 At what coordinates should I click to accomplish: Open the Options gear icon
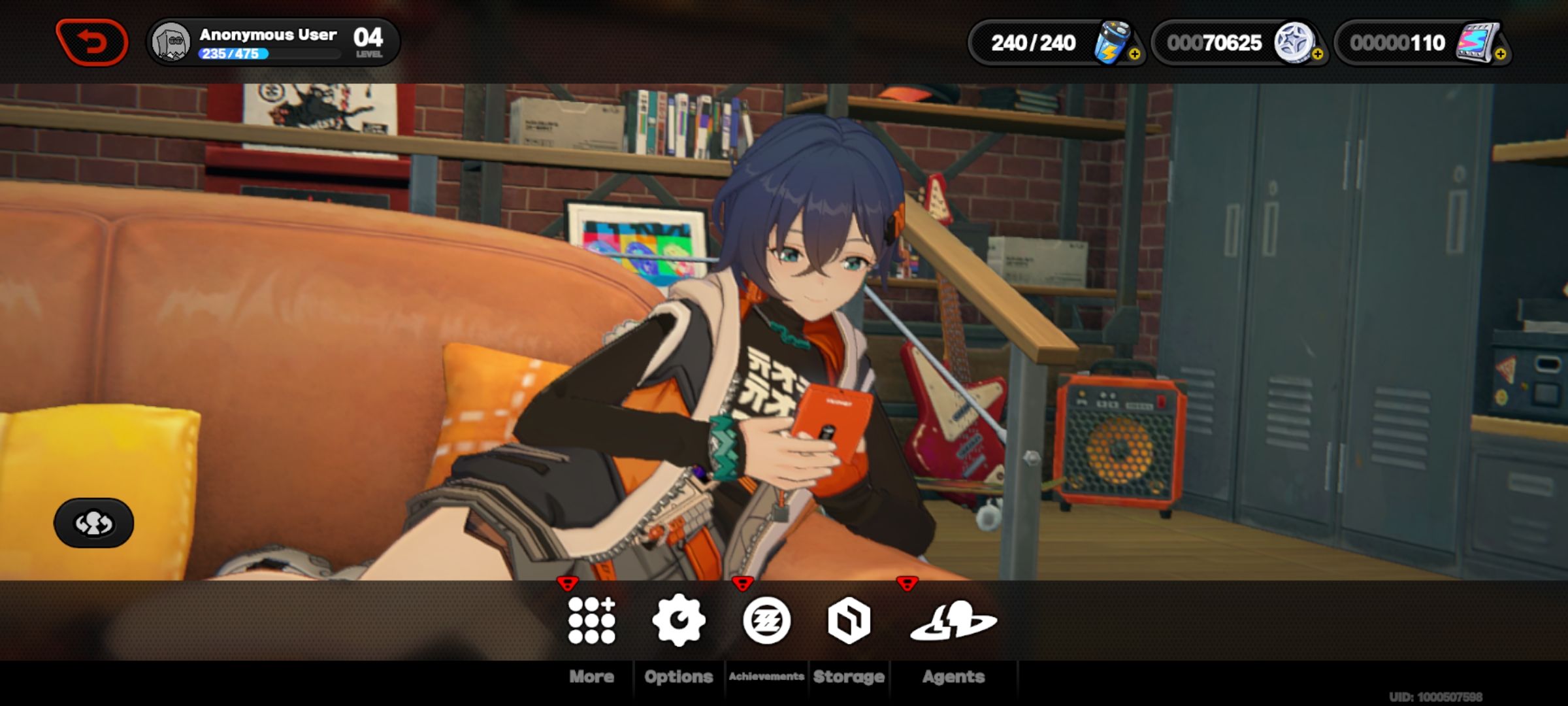pyautogui.click(x=679, y=620)
